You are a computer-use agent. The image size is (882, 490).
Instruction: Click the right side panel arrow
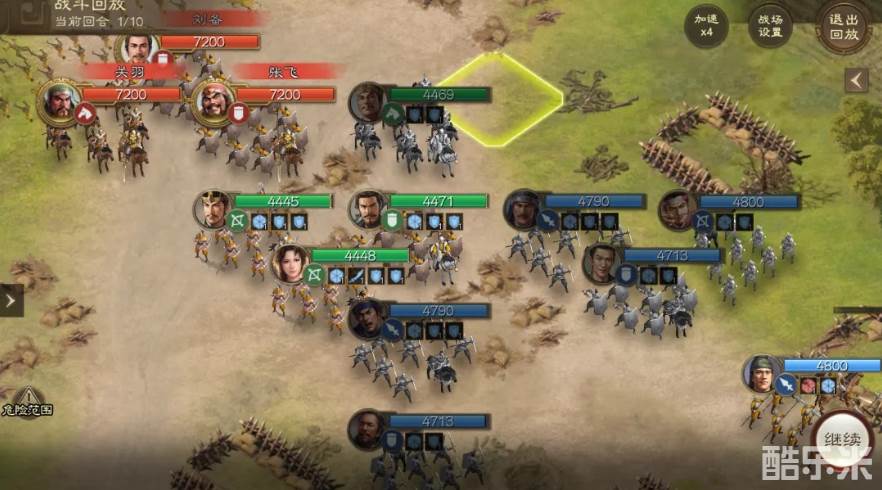coord(856,80)
